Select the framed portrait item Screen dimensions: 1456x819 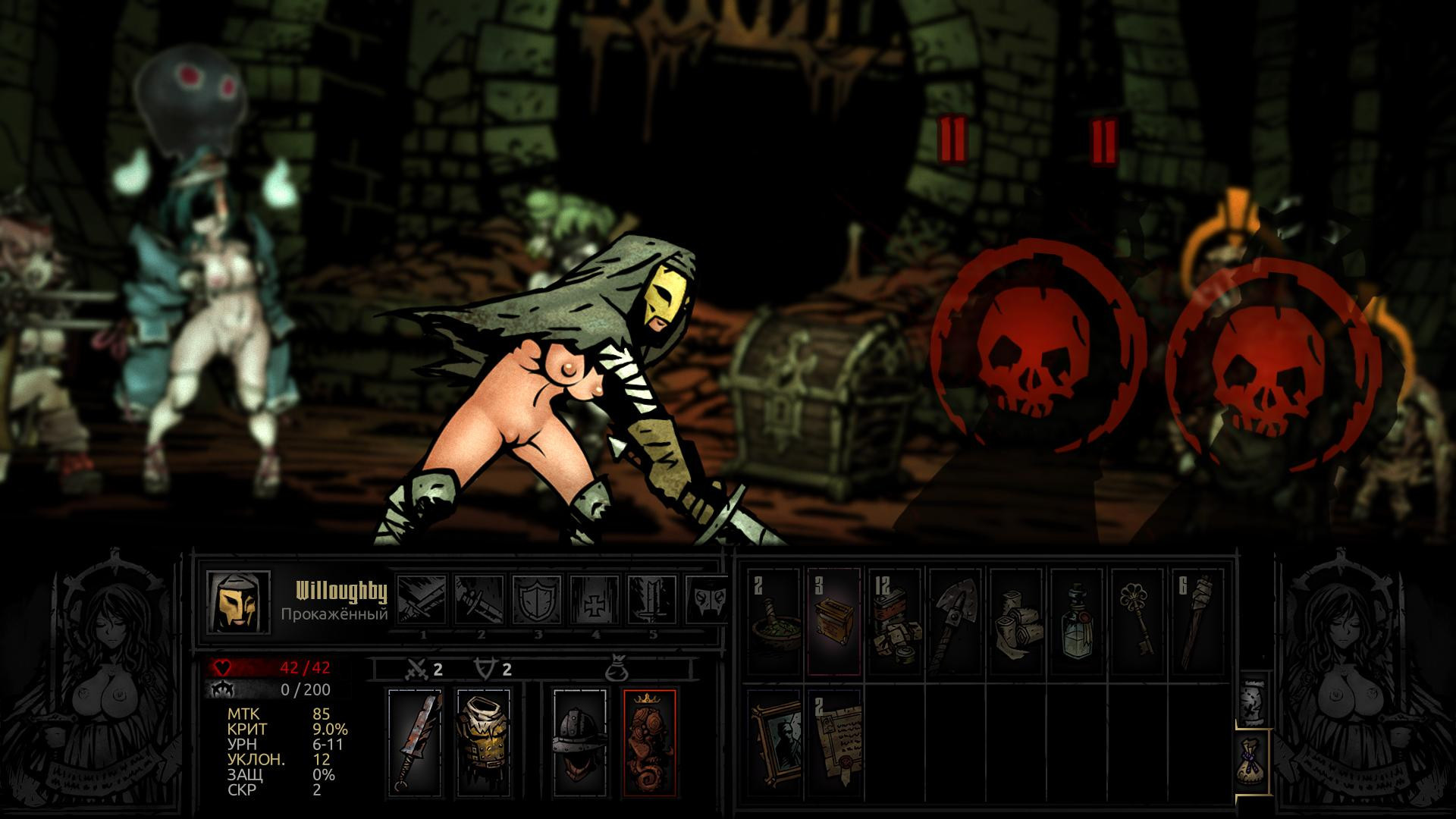click(x=773, y=742)
